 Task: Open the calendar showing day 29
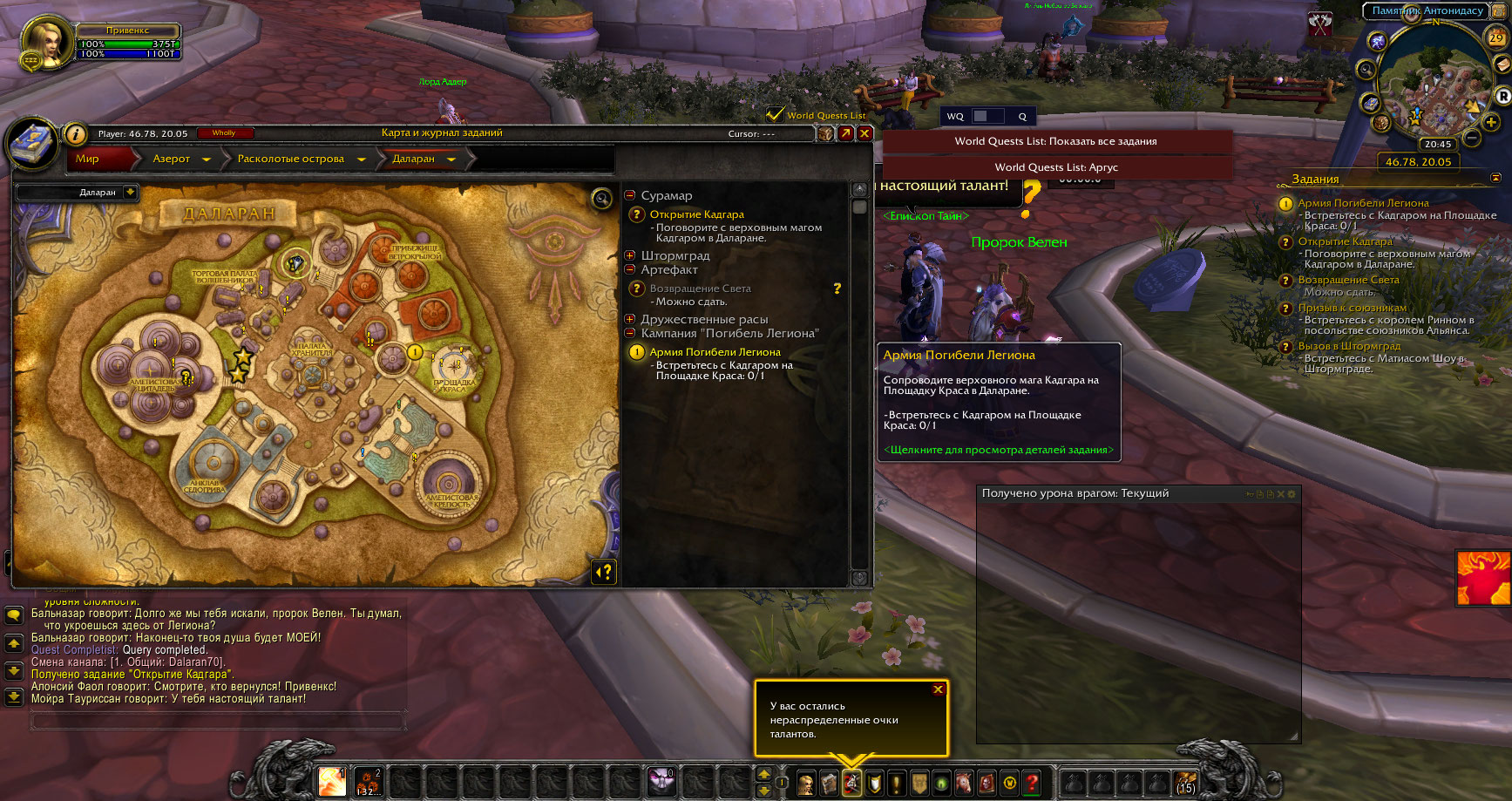(1495, 37)
